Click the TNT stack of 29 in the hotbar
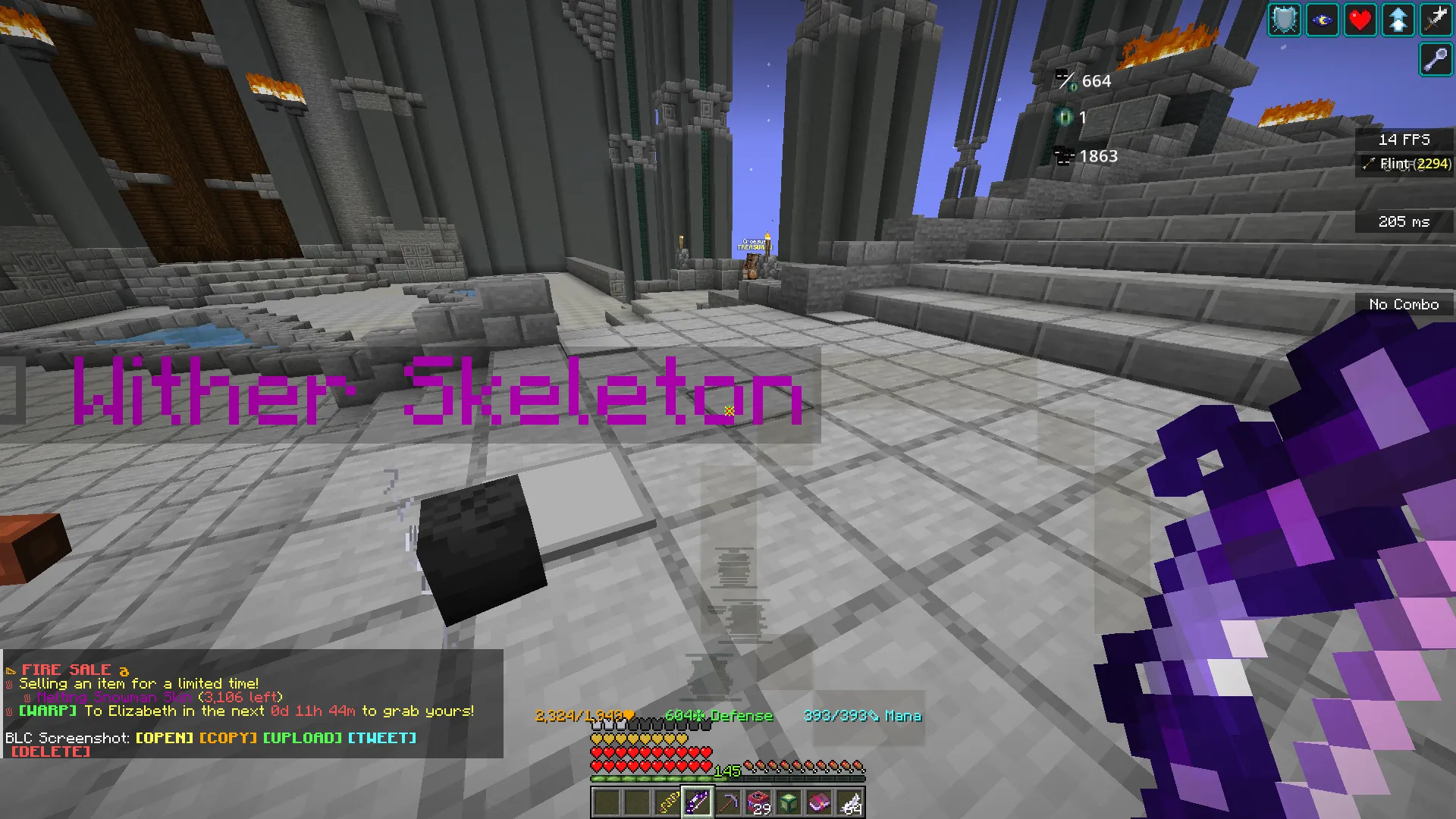 tap(758, 802)
